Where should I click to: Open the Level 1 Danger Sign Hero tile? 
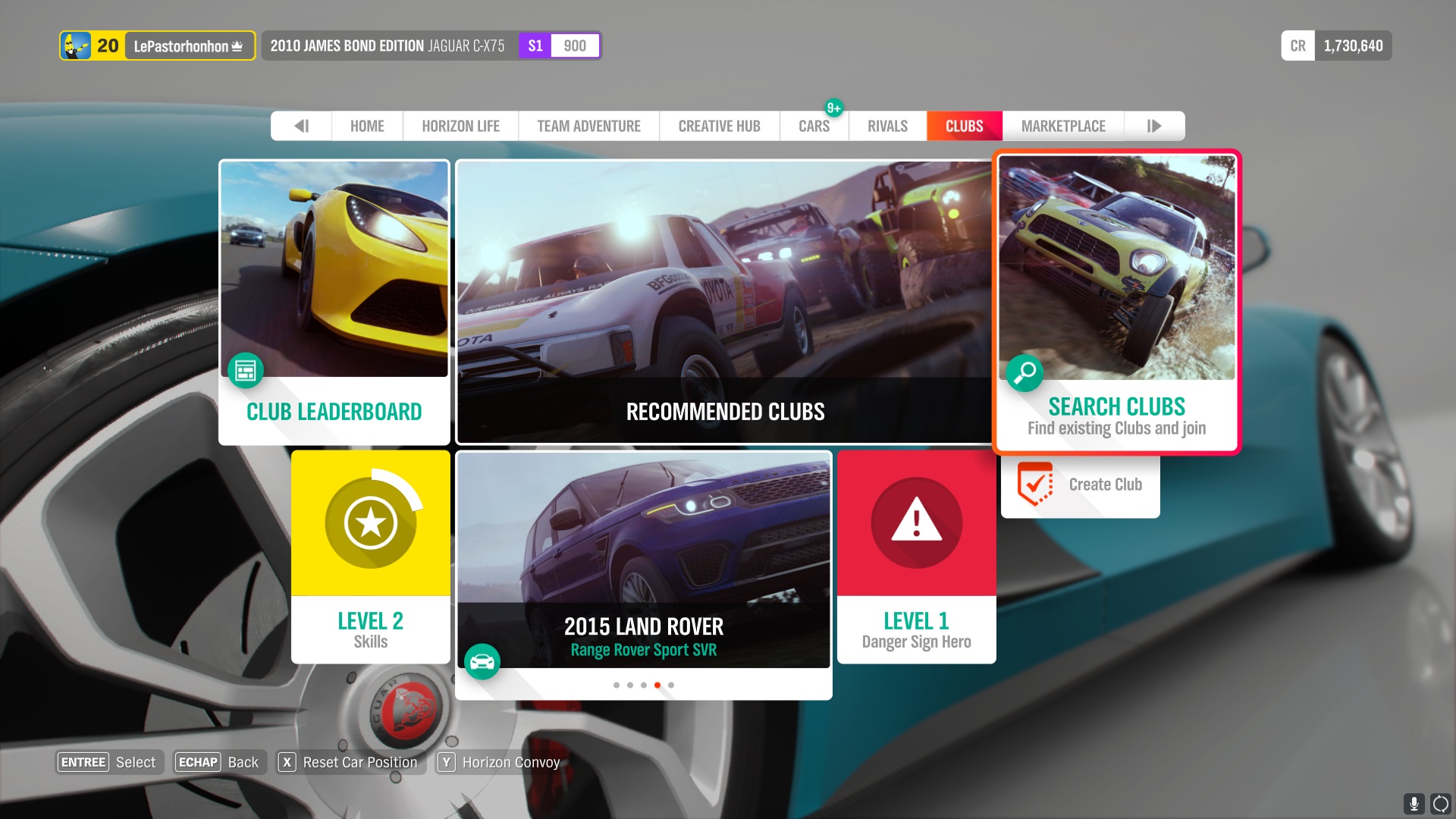[916, 557]
